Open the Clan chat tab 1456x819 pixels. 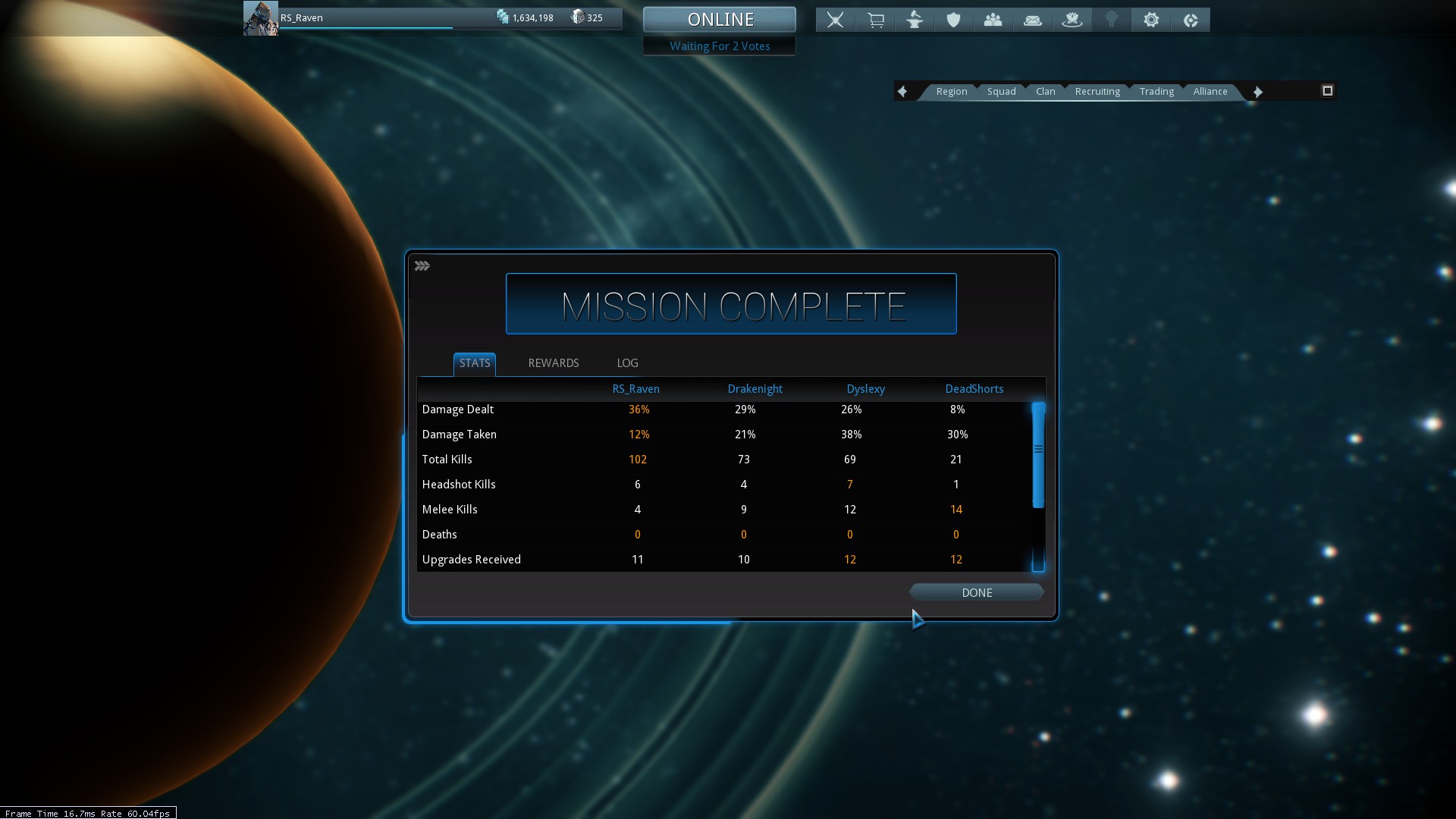(1045, 92)
